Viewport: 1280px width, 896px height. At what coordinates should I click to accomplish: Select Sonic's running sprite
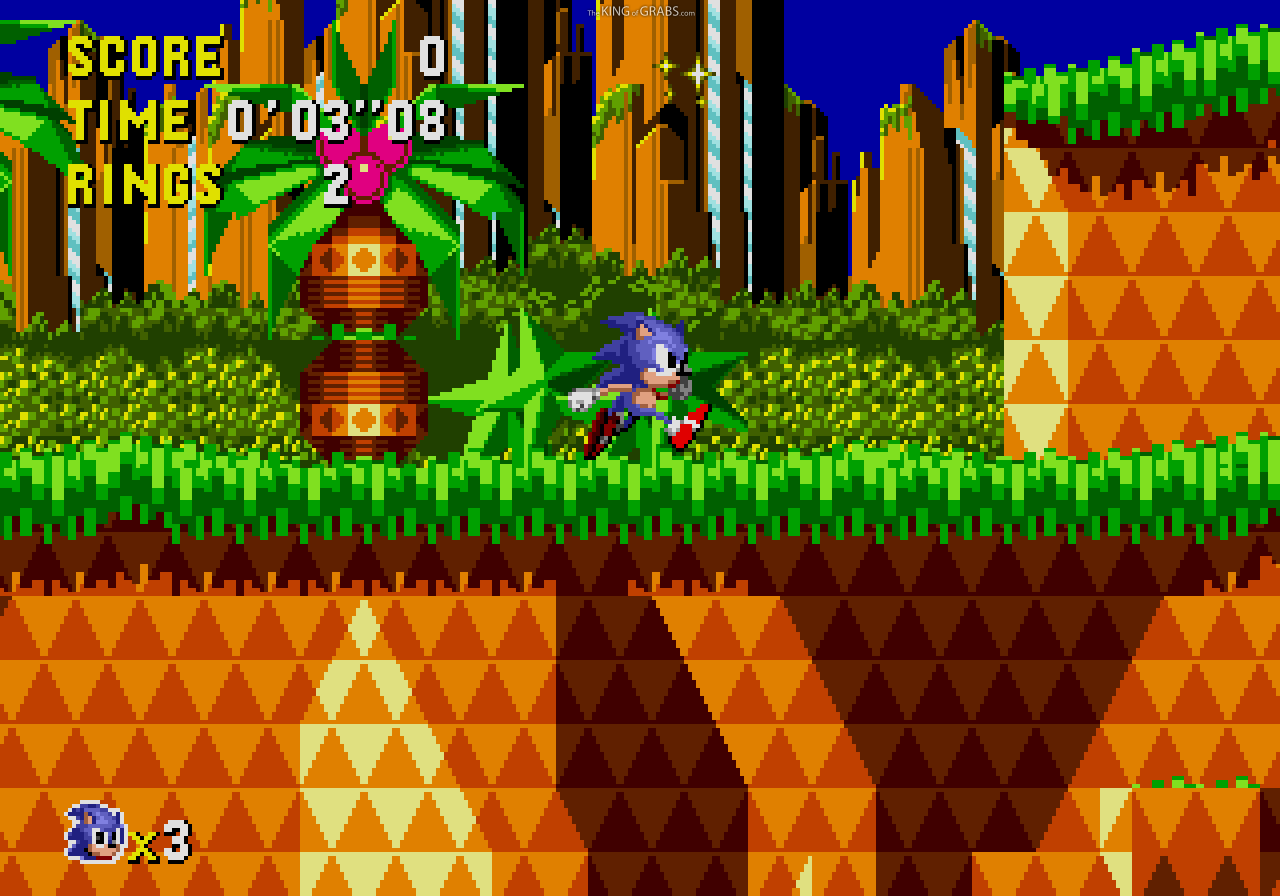pos(640,380)
